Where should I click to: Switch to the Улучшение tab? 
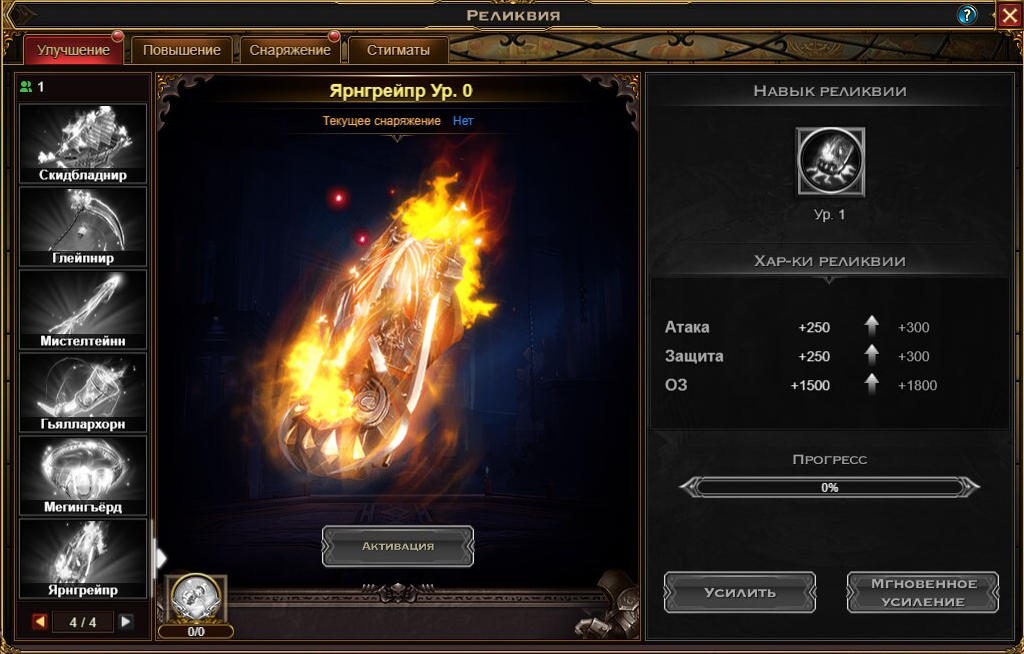72,50
